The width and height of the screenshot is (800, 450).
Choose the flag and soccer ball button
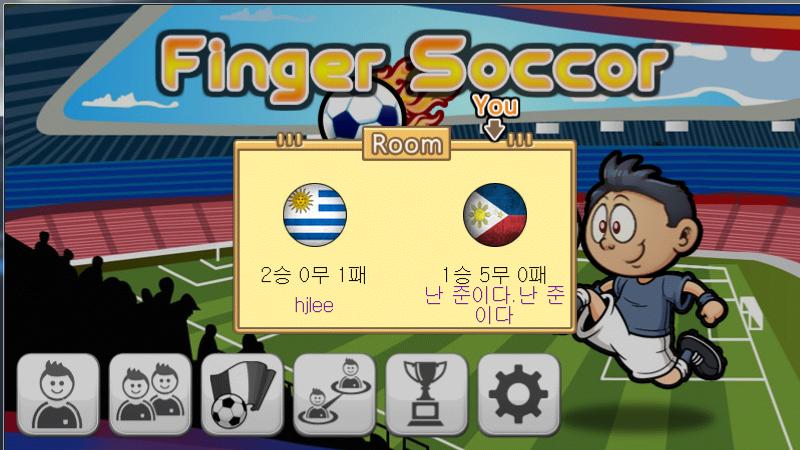[242, 394]
